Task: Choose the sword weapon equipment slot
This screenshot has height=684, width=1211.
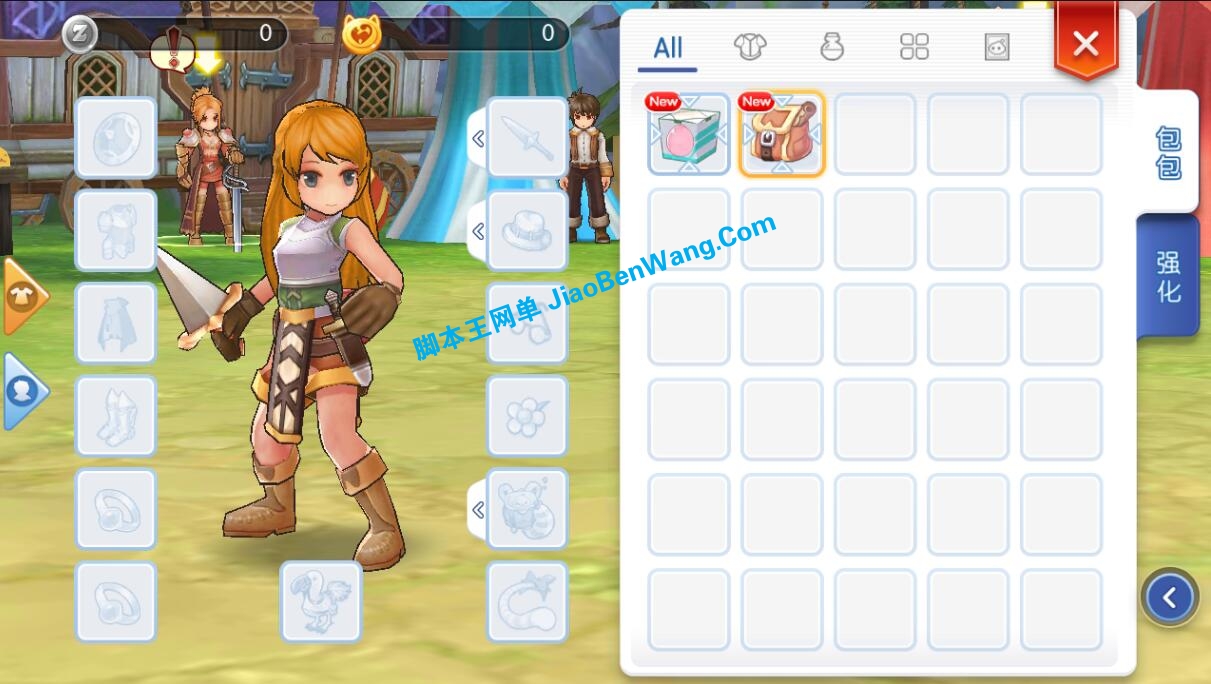Action: (527, 138)
